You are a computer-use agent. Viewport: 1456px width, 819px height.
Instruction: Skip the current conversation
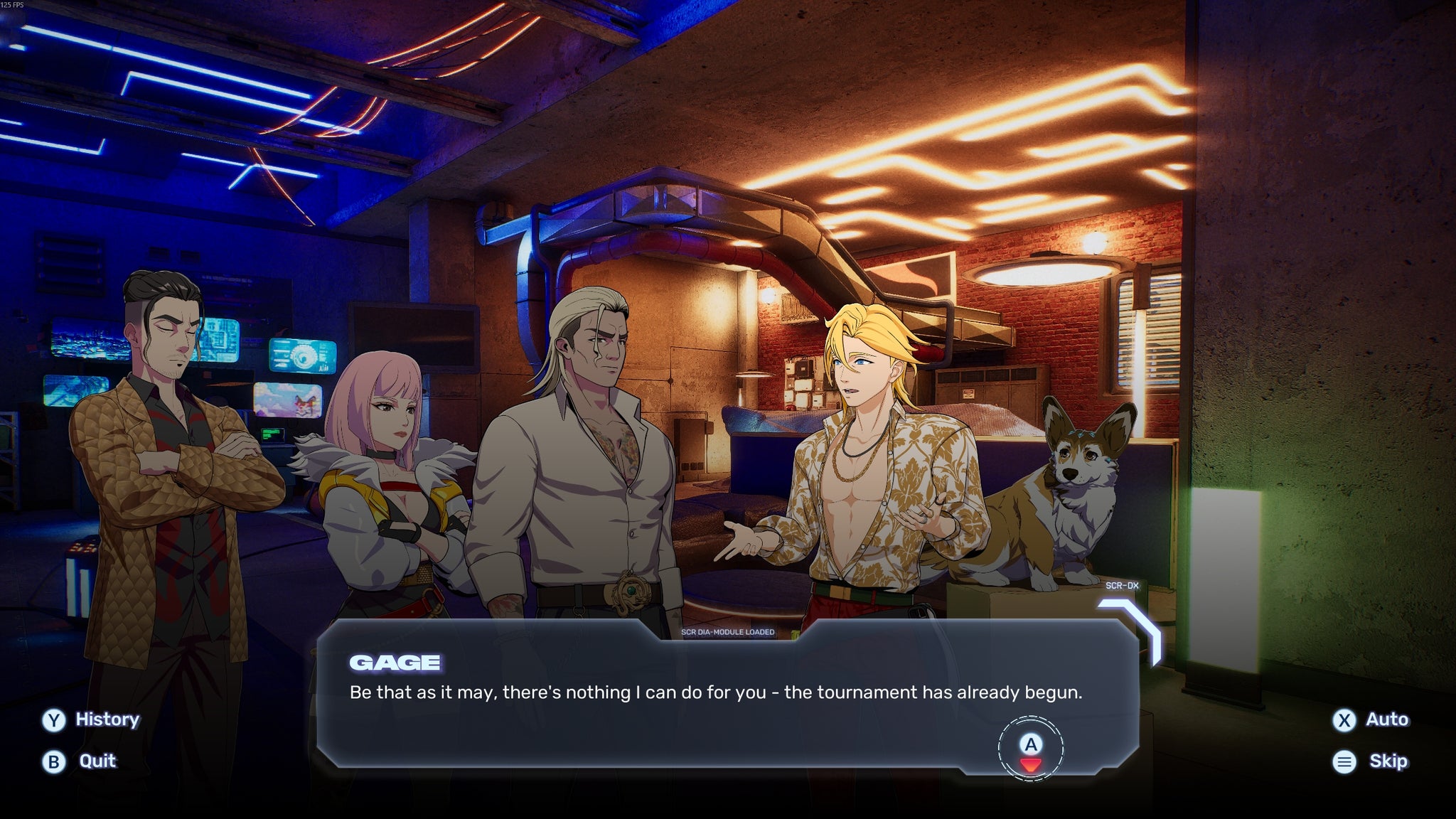1371,761
